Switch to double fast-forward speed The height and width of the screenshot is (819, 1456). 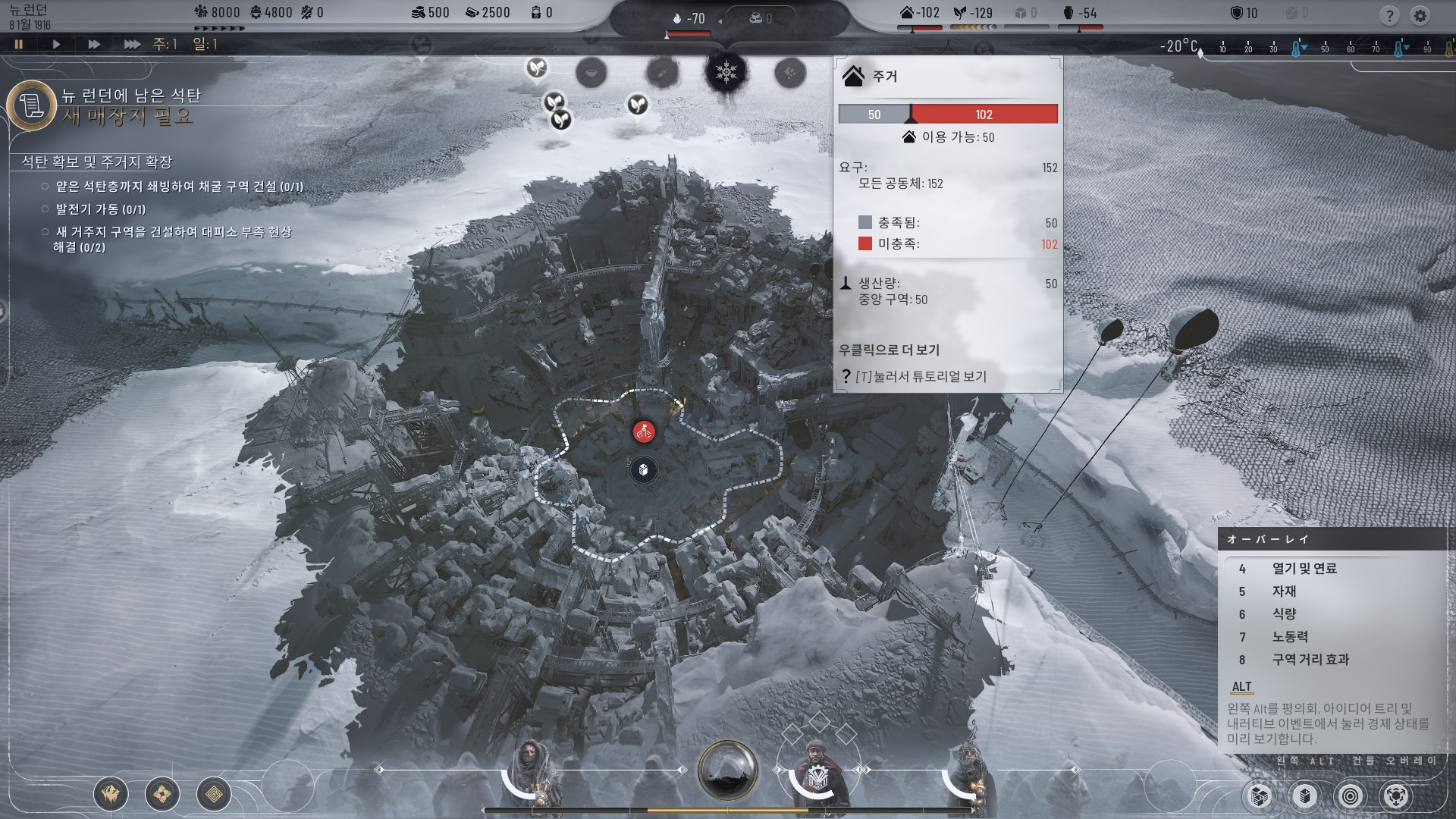tap(94, 44)
